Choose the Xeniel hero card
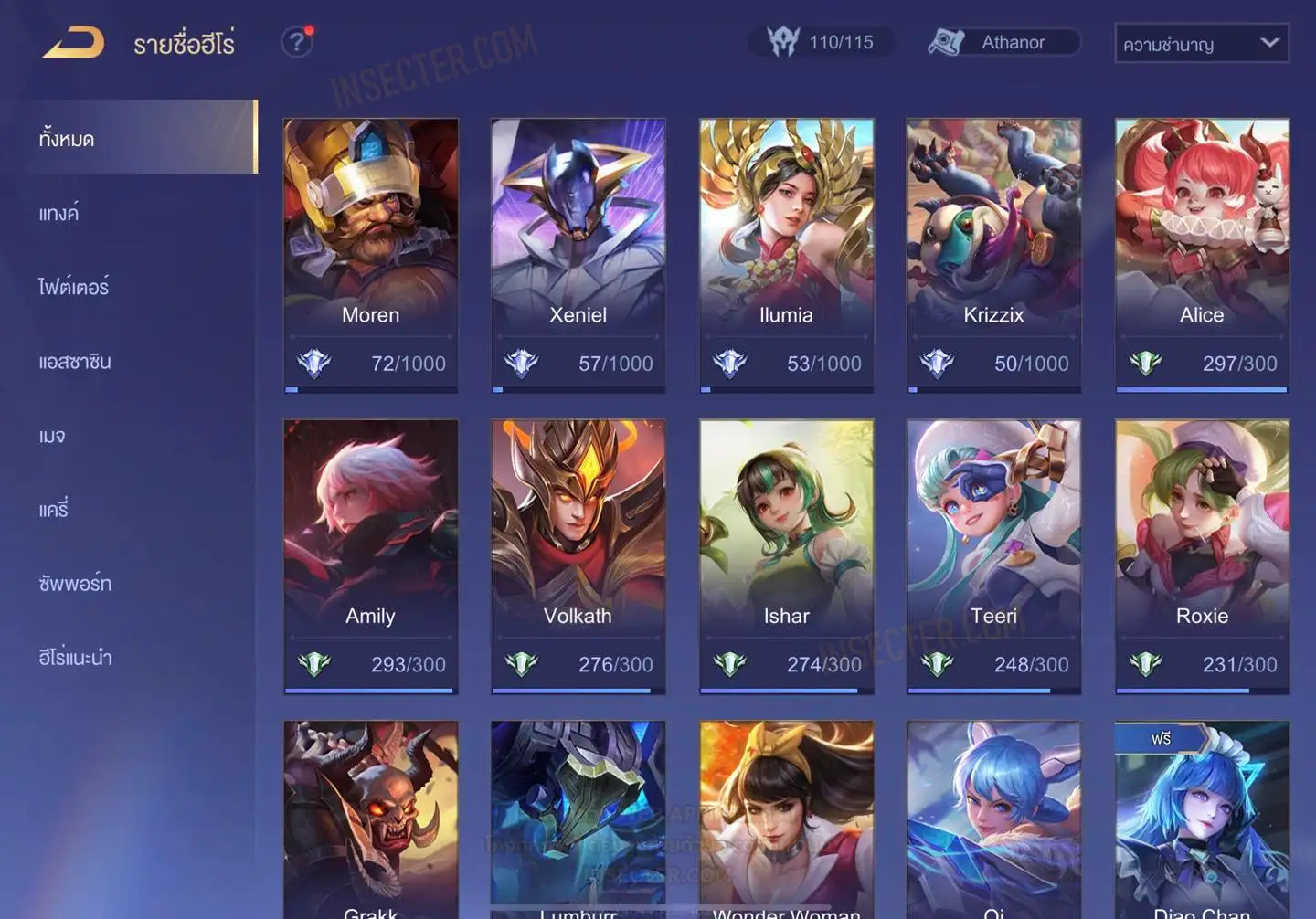Image resolution: width=1316 pixels, height=919 pixels. [x=578, y=255]
